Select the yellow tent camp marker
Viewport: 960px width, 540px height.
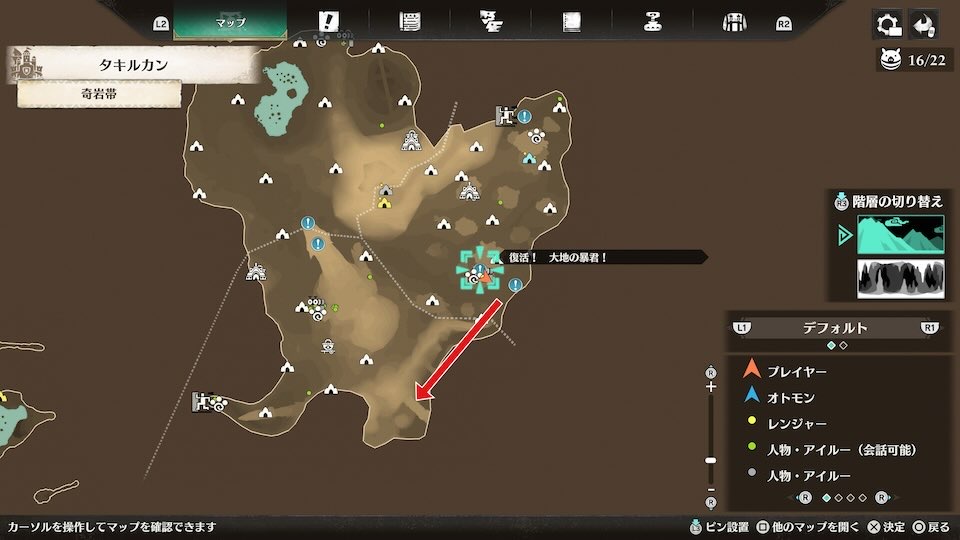384,204
